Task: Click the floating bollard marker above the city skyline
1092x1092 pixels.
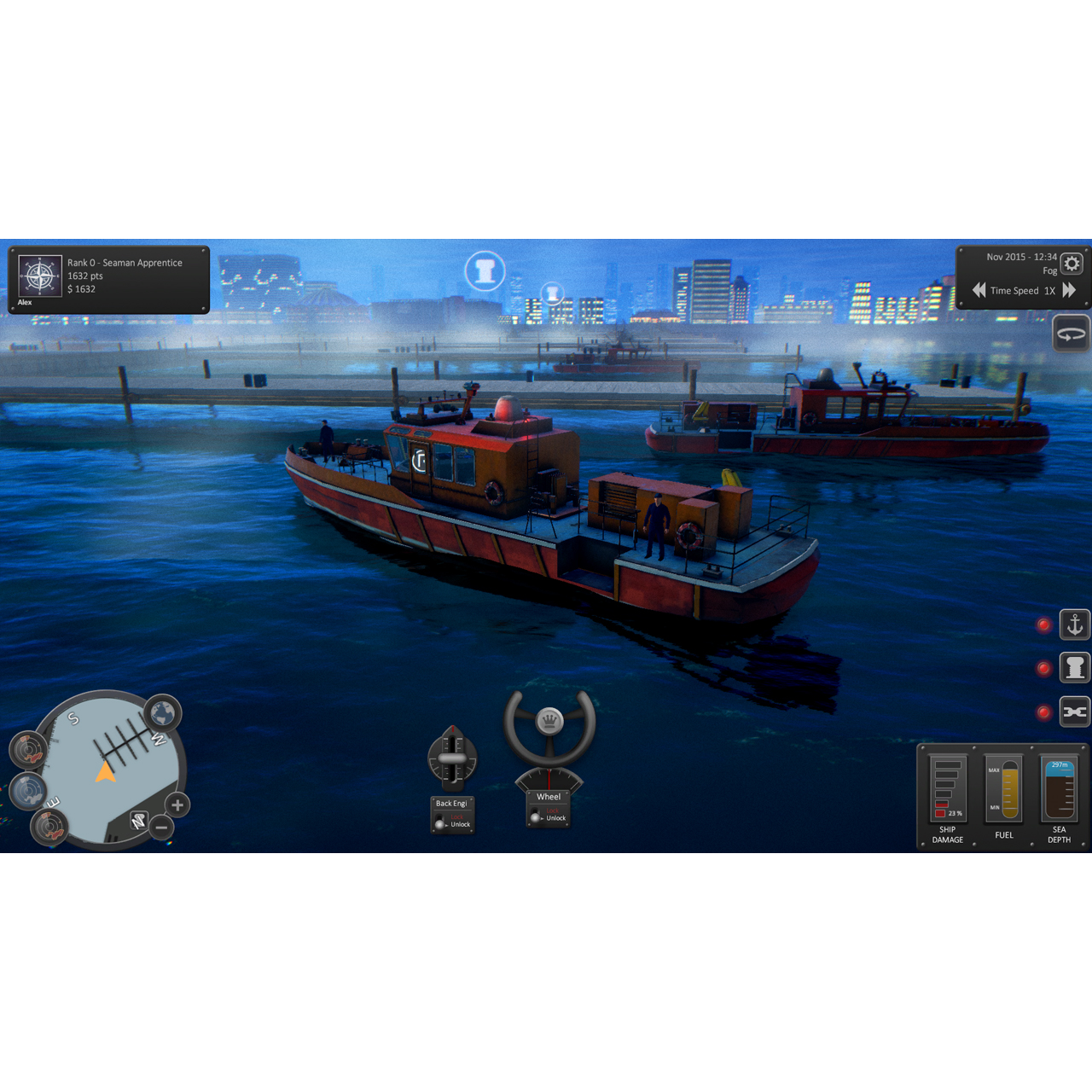Action: point(485,270)
